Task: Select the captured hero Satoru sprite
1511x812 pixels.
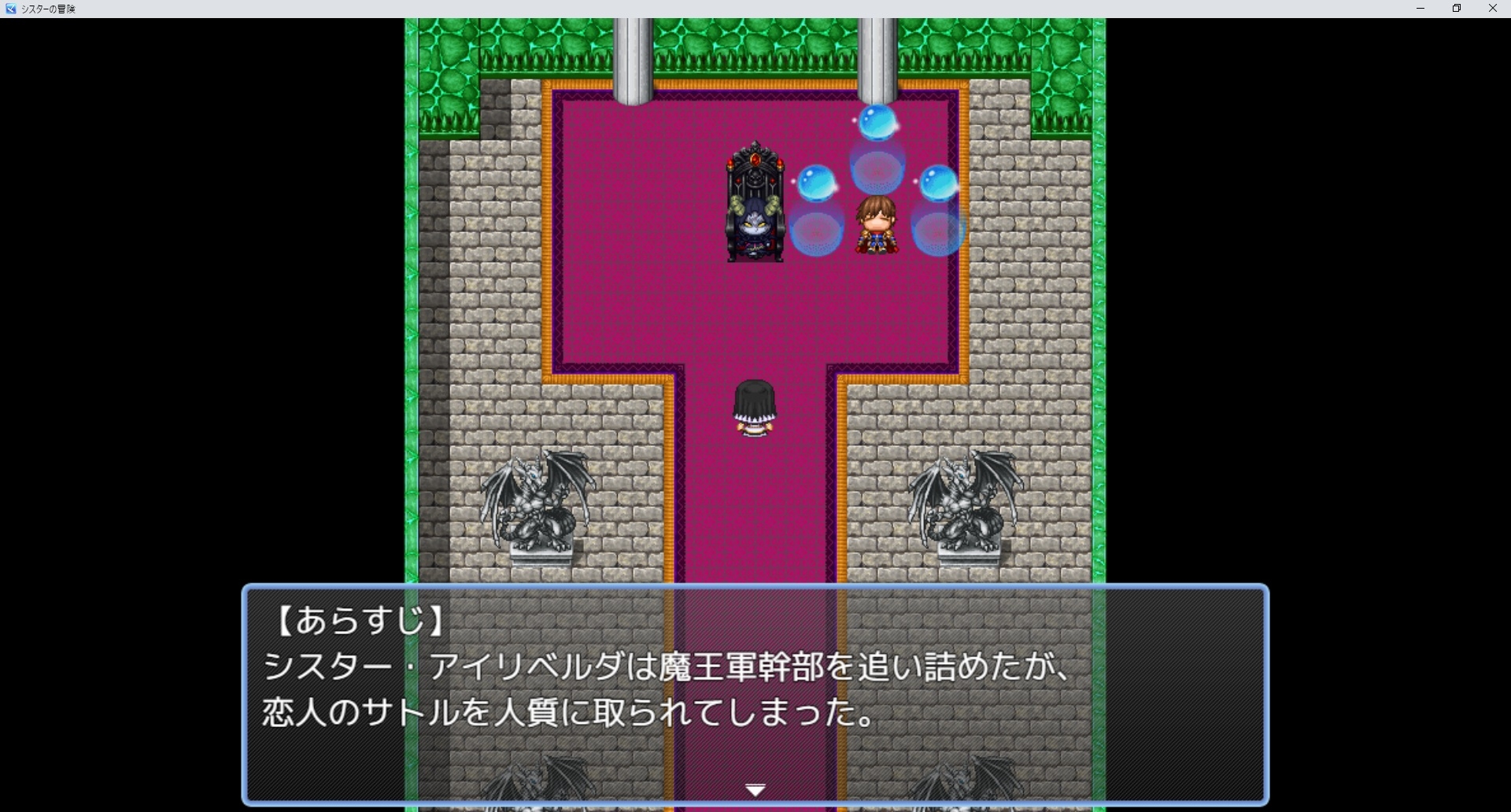Action: tap(876, 224)
